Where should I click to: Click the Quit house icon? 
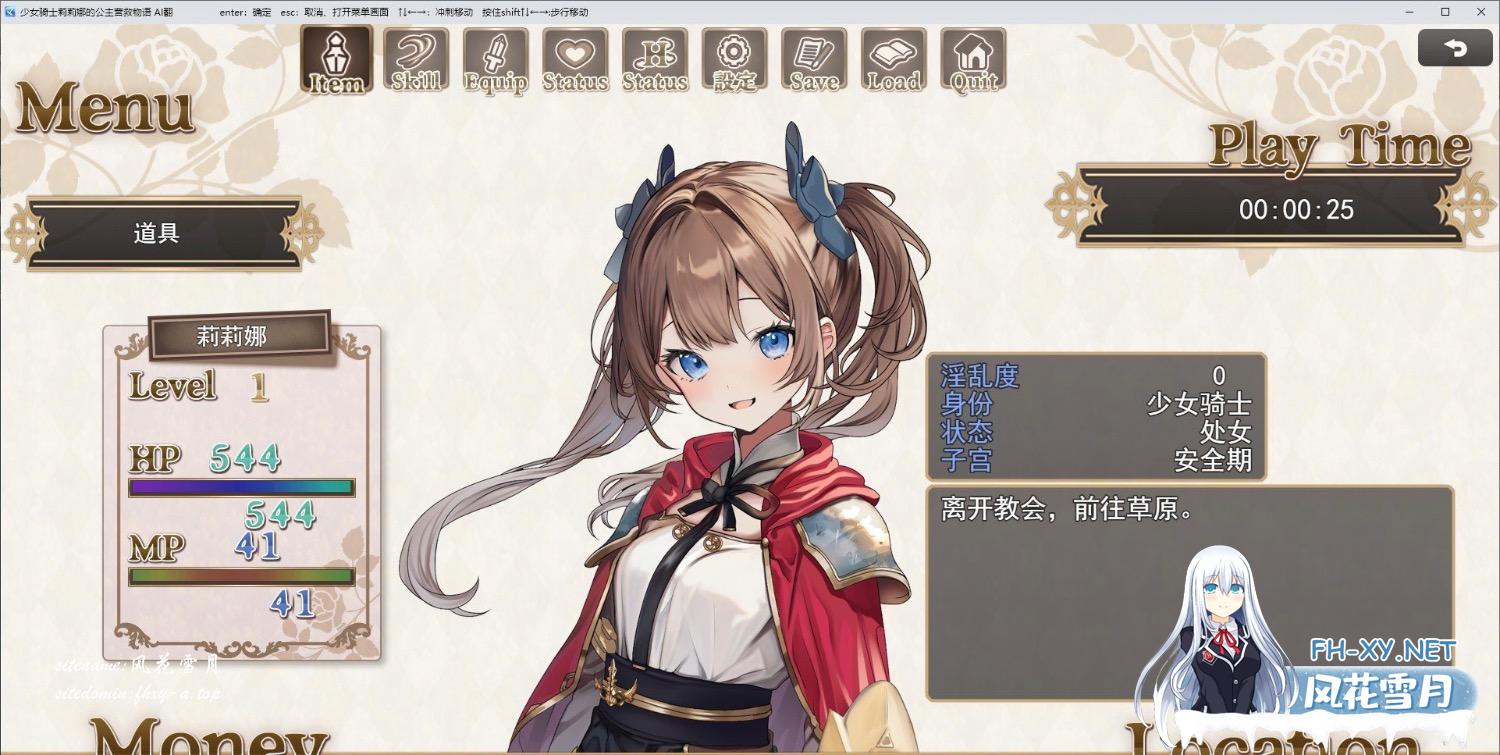974,59
